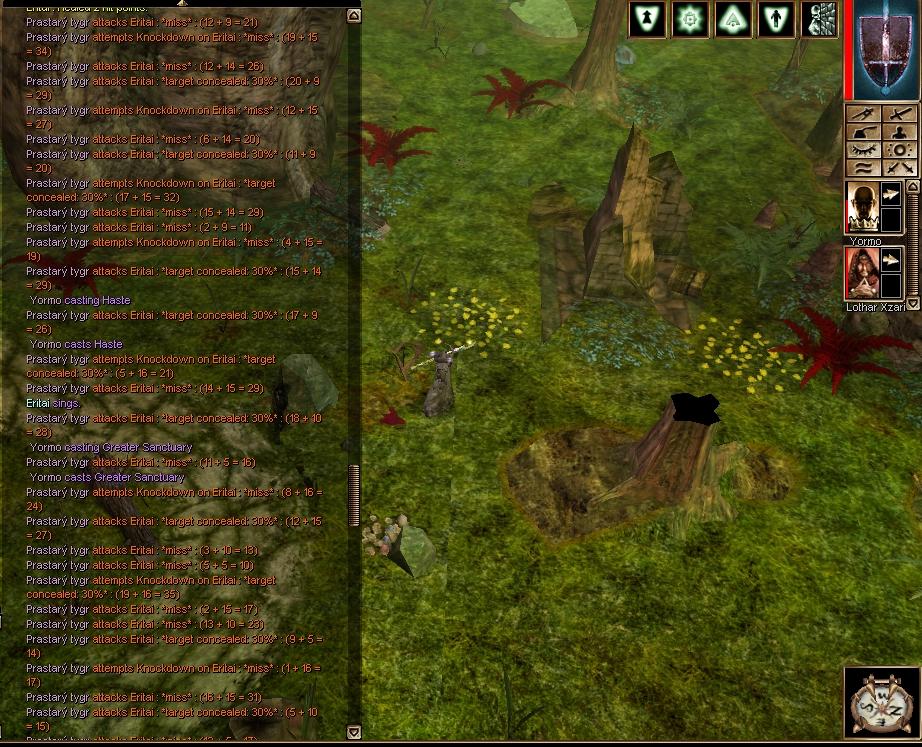Click the wavy lines panel button
This screenshot has height=747, width=922.
[863, 168]
